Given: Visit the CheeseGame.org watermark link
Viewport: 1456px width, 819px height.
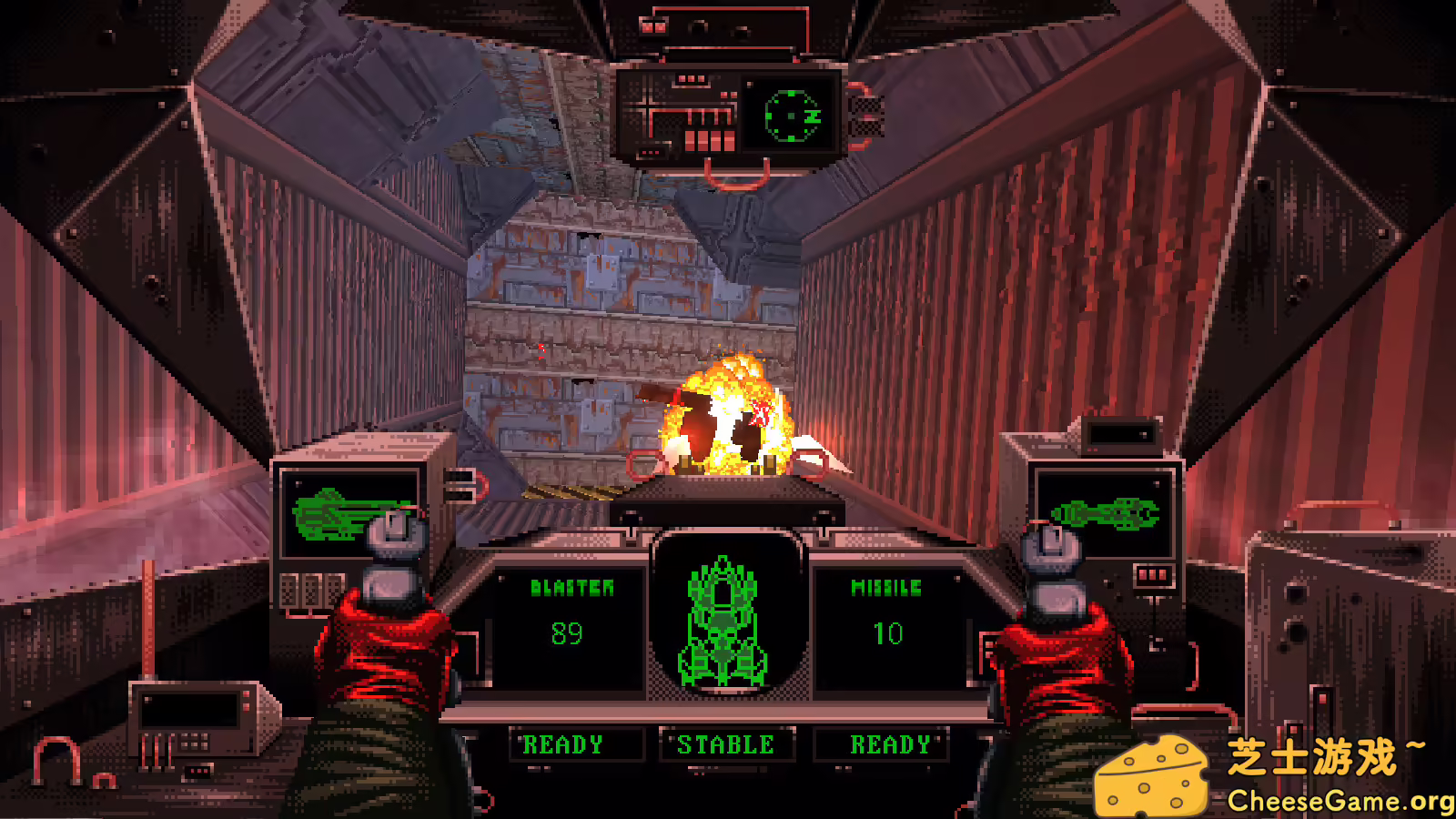Looking at the screenshot, I should (1340, 801).
